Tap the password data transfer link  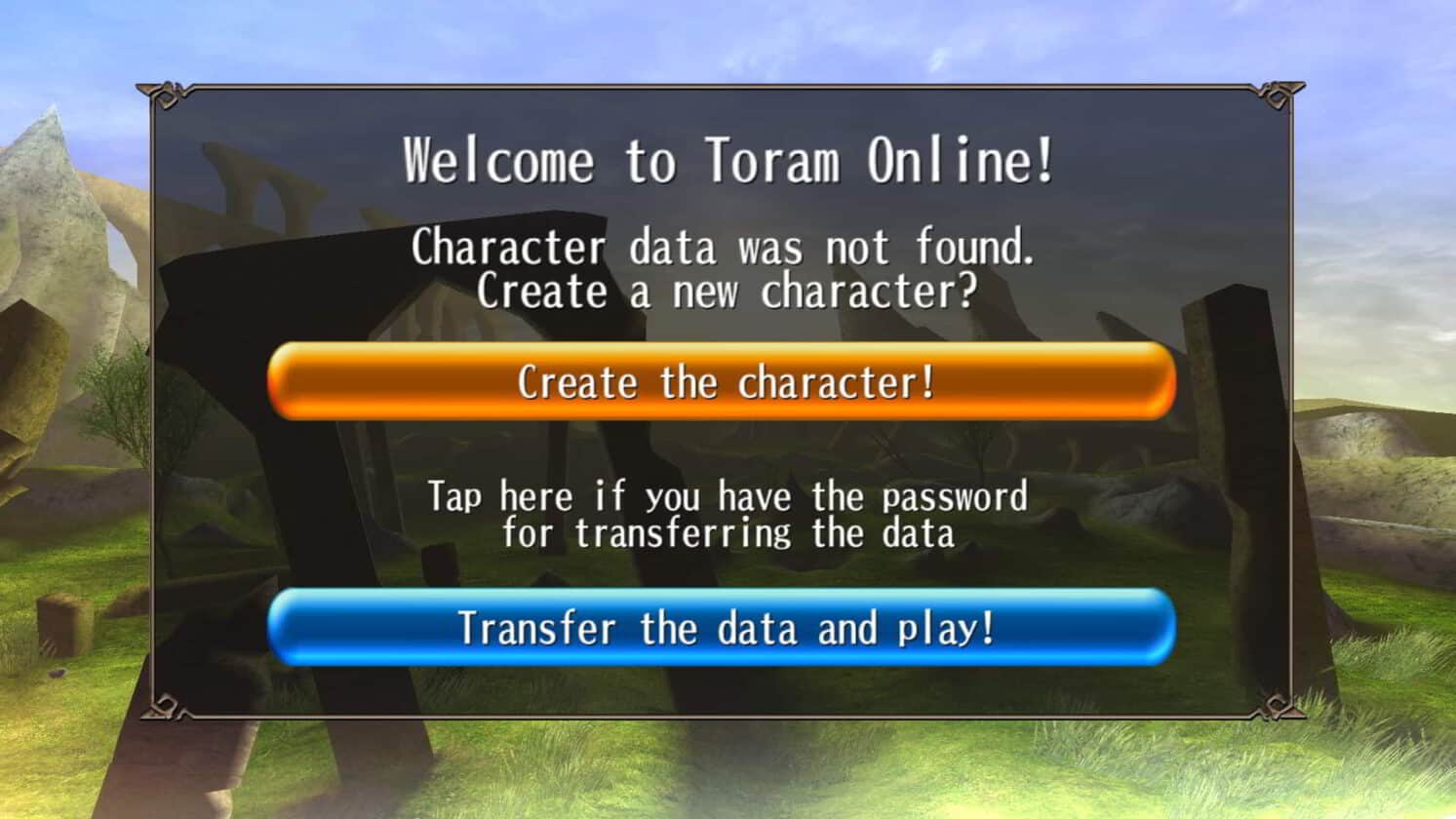pos(727,514)
